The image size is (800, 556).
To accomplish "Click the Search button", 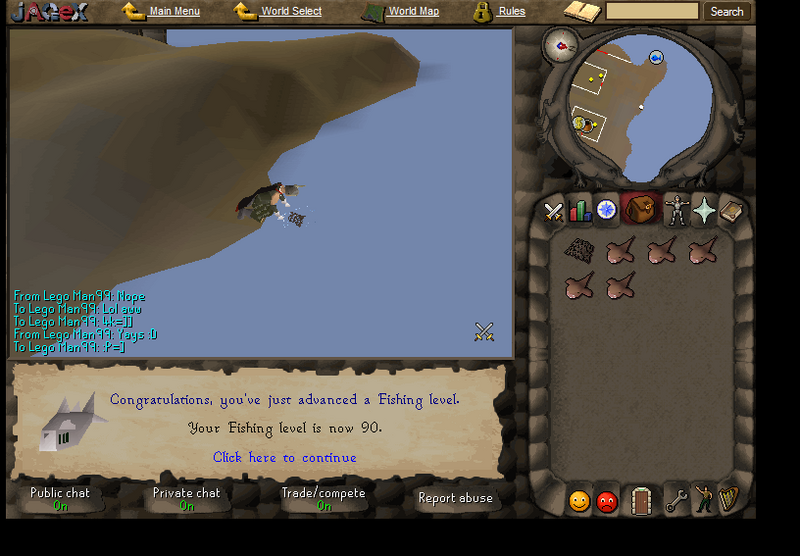I will click(x=726, y=12).
